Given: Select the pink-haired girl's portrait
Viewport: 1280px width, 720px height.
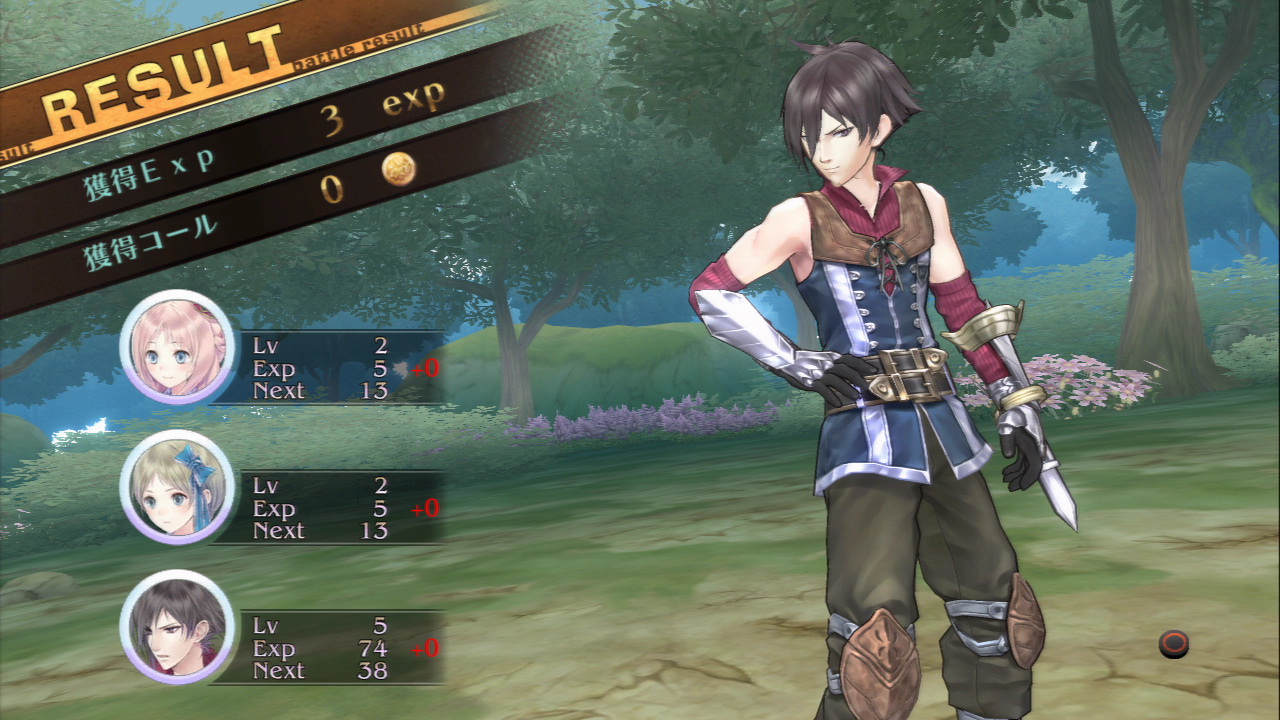Looking at the screenshot, I should coord(177,347).
